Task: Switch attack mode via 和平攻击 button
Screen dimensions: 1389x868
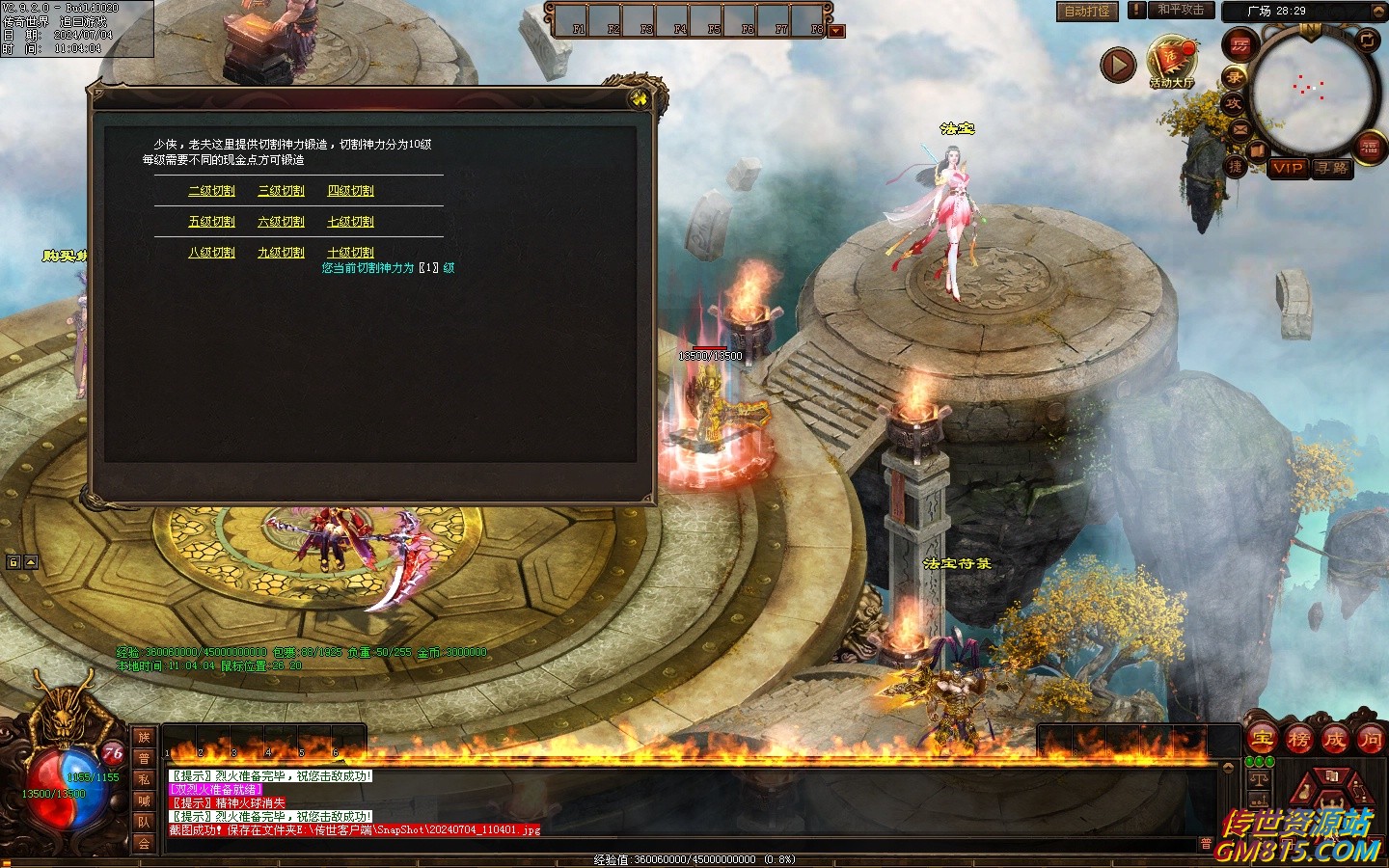Action: tap(1181, 11)
